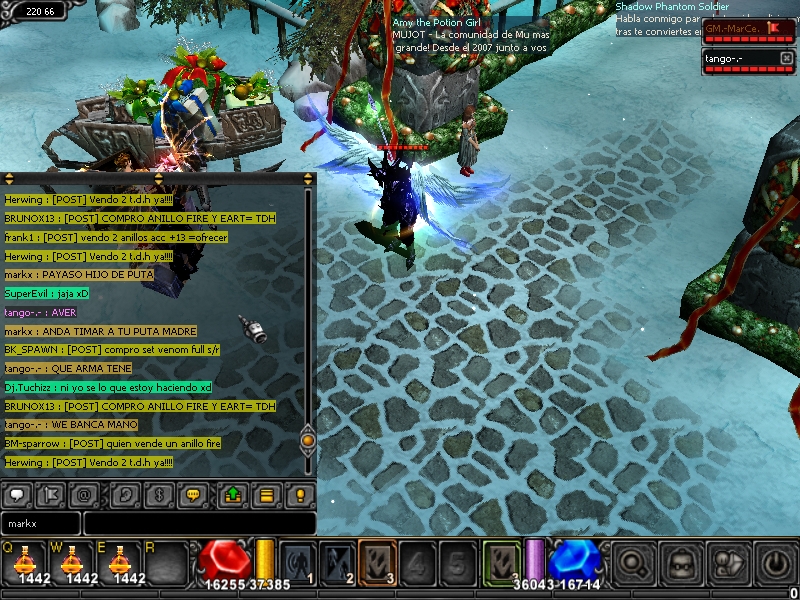Open the backpack inventory
The height and width of the screenshot is (600, 800).
tap(680, 563)
